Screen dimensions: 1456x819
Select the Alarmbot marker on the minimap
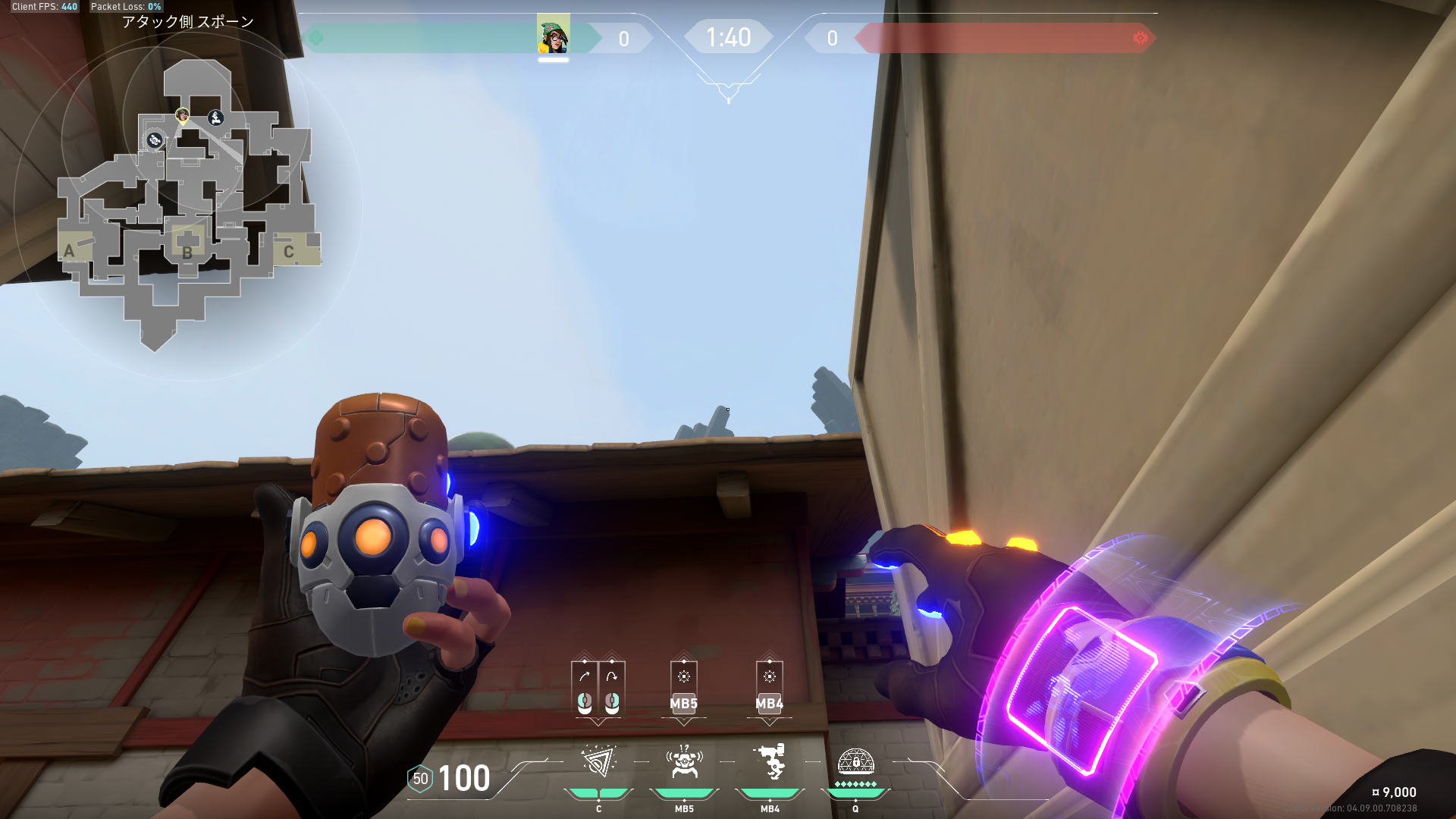click(155, 140)
